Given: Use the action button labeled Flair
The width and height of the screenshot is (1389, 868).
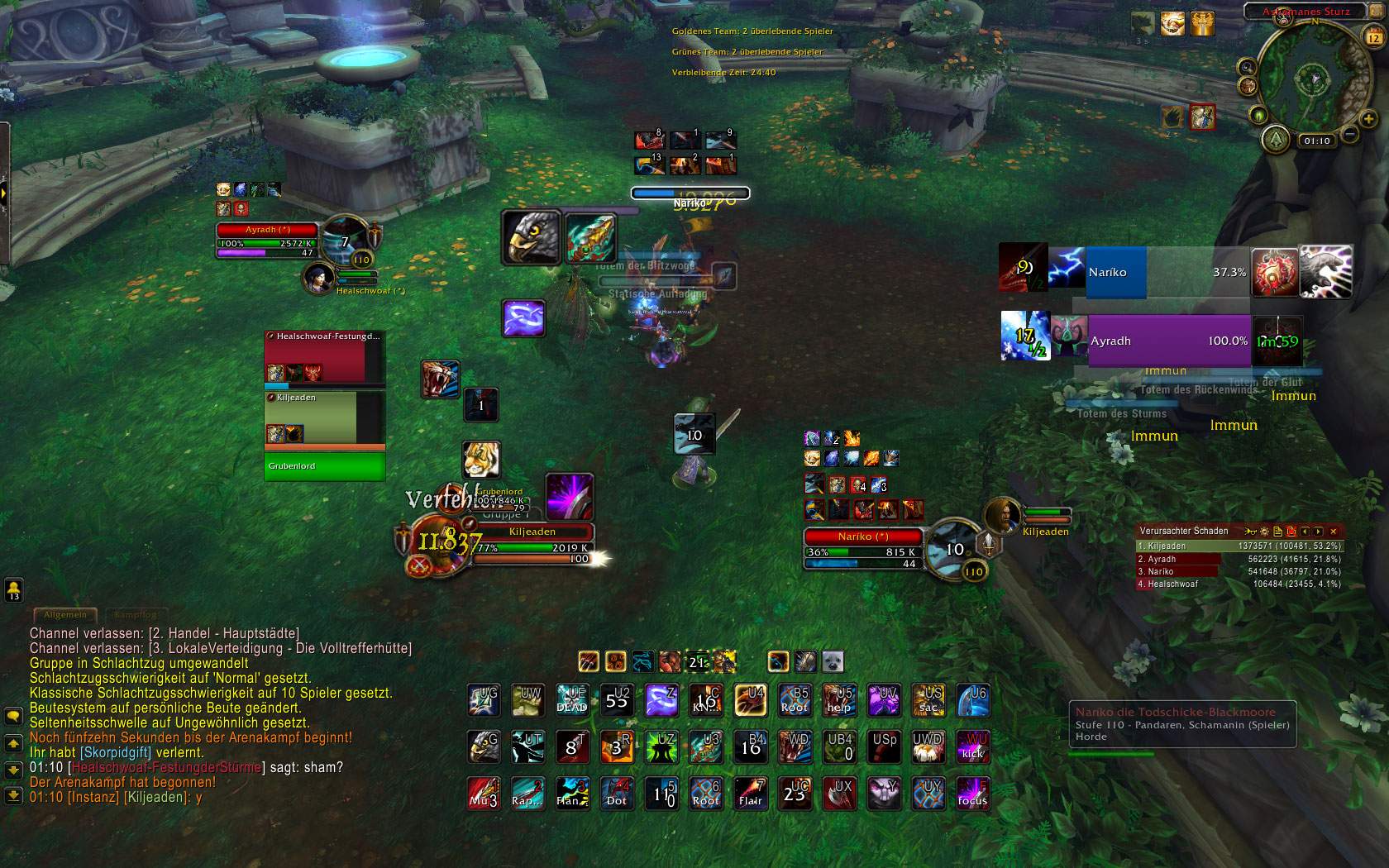Looking at the screenshot, I should pyautogui.click(x=751, y=793).
